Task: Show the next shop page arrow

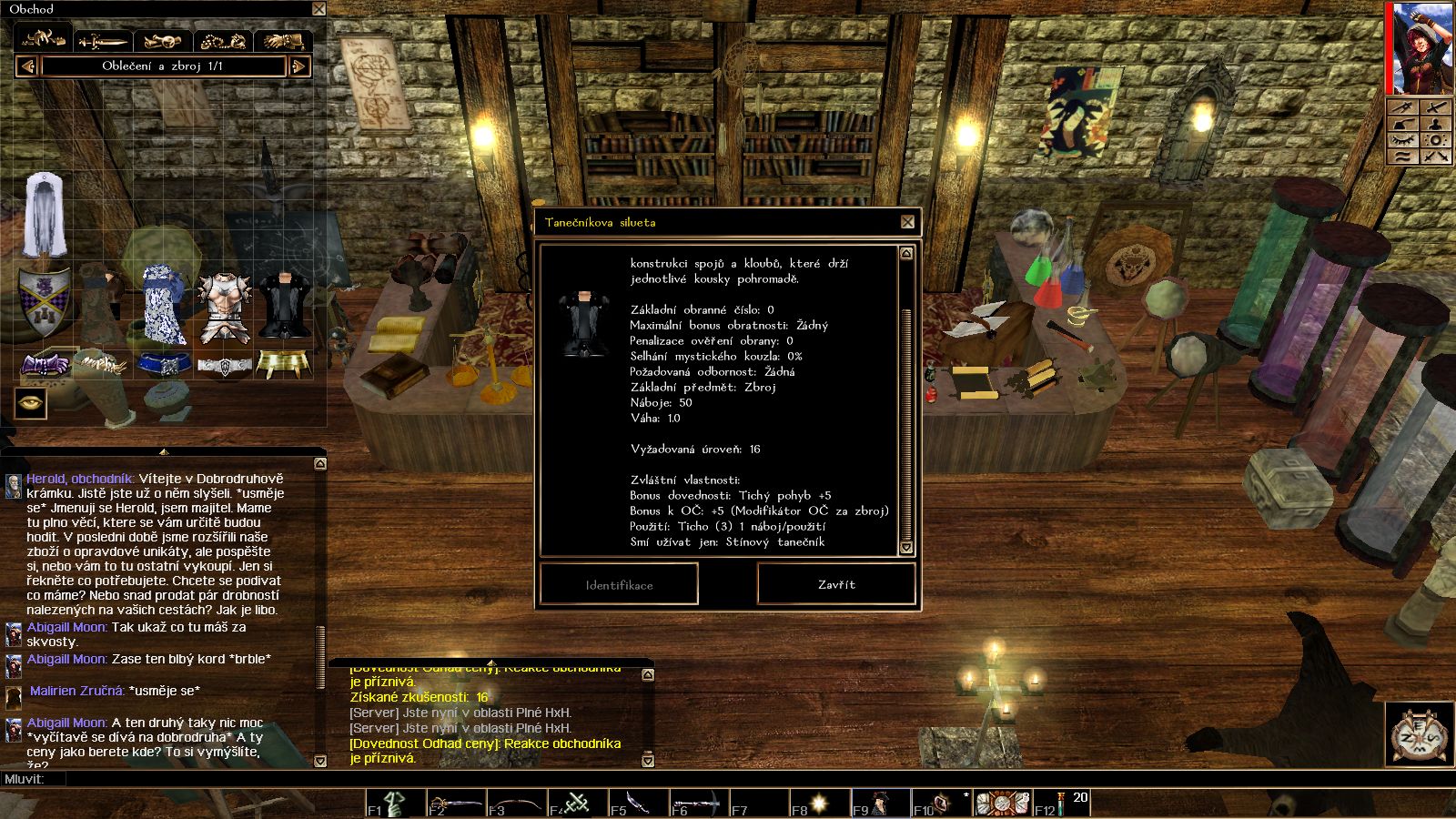Action: 298,66
